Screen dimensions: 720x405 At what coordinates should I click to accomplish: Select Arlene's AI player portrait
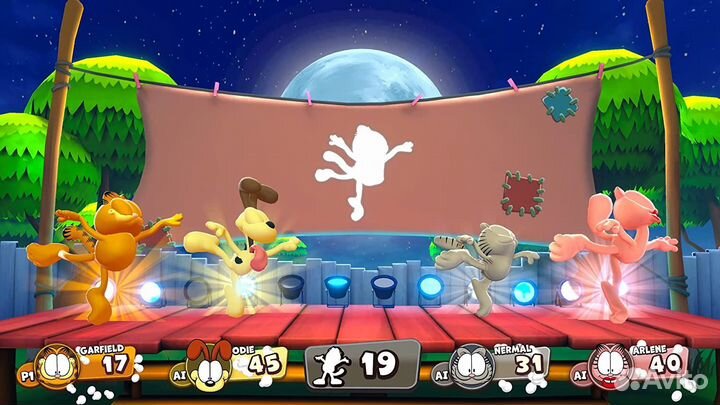click(608, 366)
